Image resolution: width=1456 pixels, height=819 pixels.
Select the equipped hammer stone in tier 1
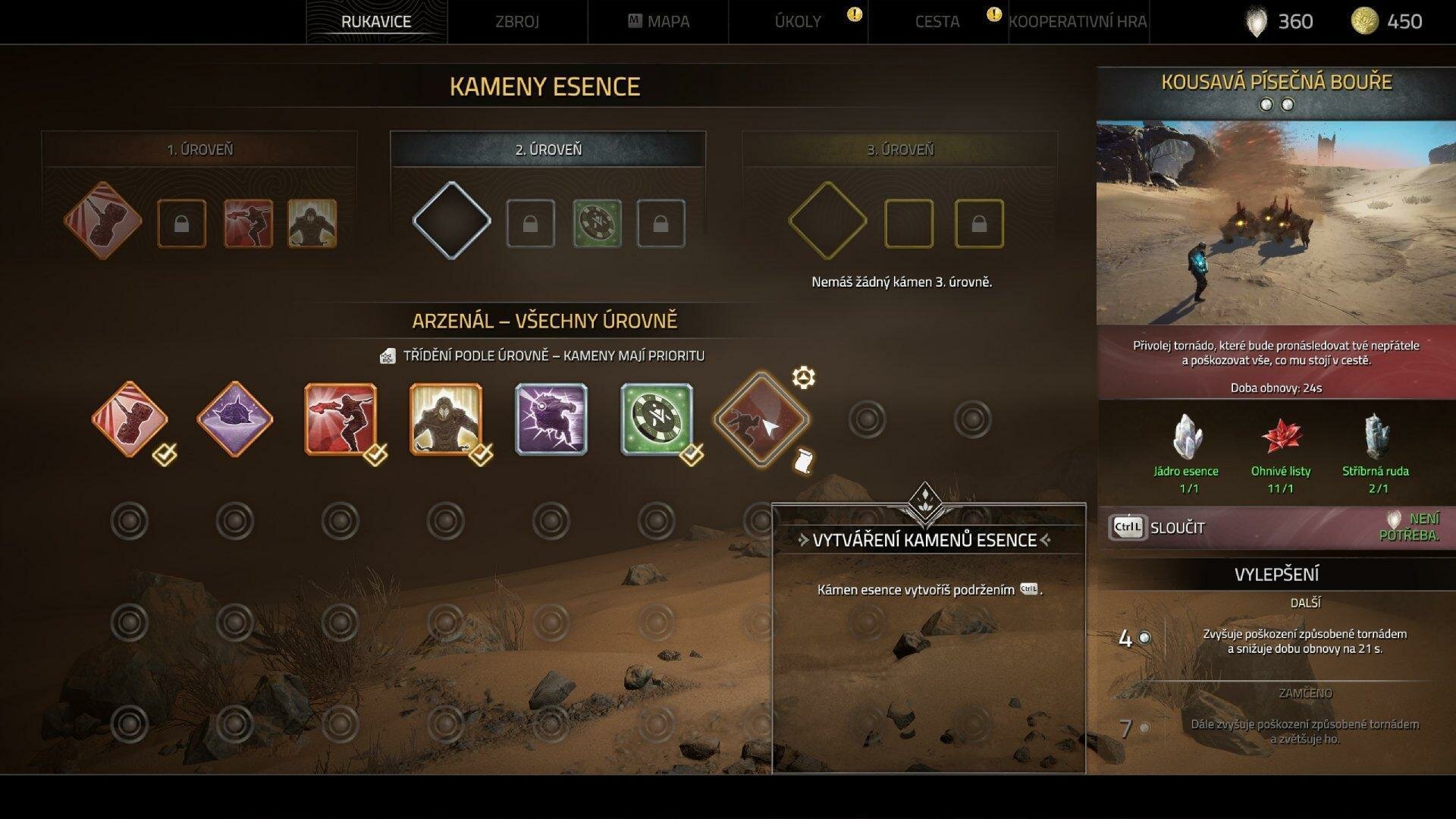click(103, 221)
